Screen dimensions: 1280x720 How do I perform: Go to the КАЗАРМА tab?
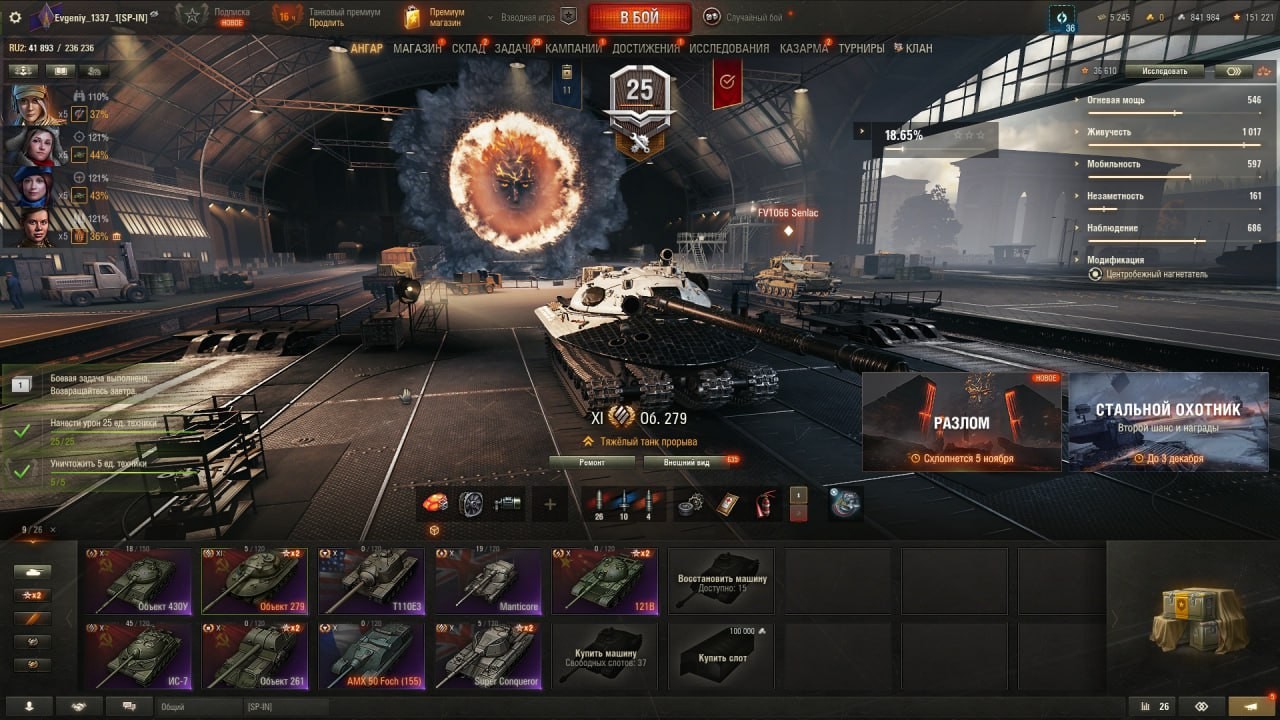803,48
